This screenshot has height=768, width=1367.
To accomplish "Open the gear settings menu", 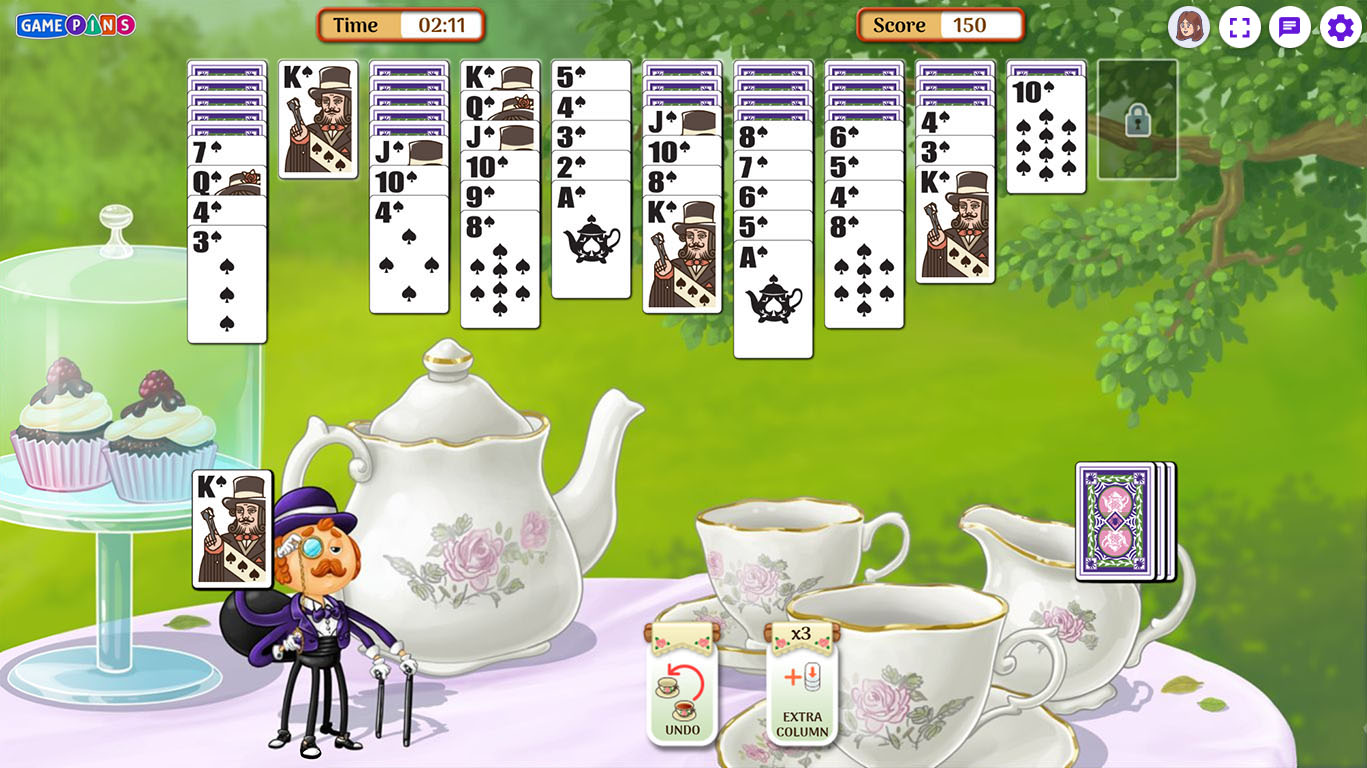I will tap(1340, 27).
